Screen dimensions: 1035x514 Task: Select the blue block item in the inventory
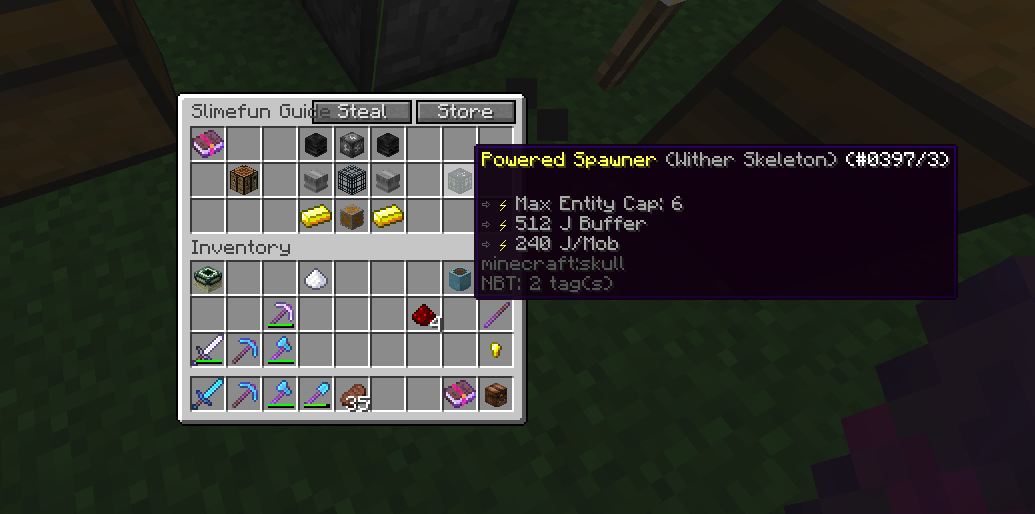[460, 280]
